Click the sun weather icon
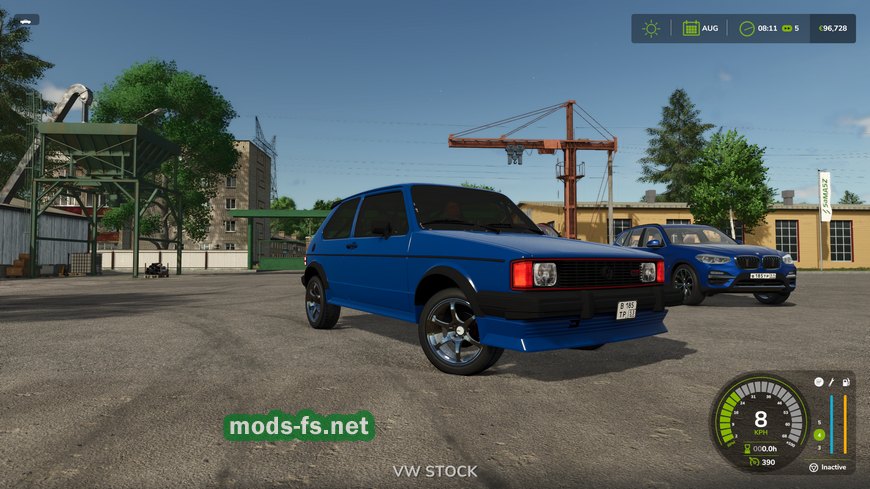This screenshot has width=870, height=489. point(651,28)
